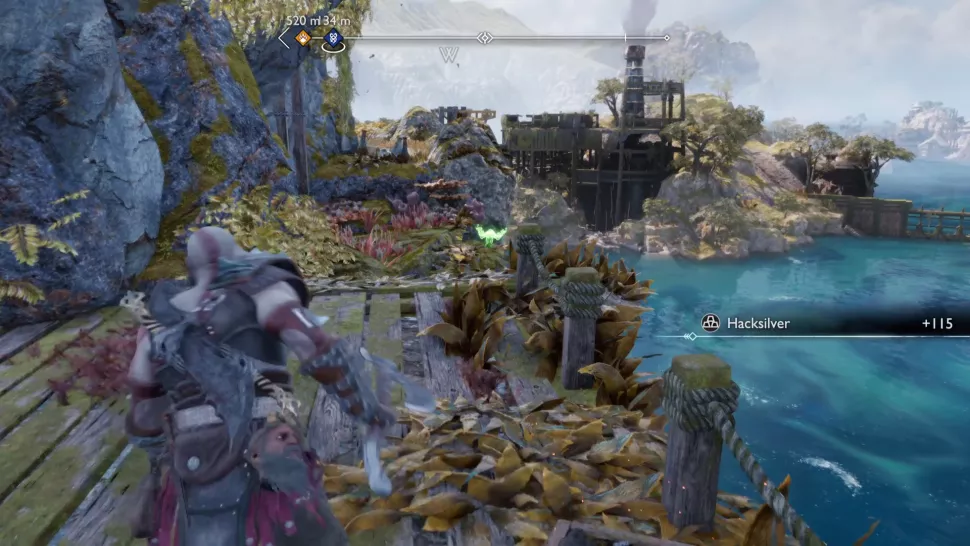The height and width of the screenshot is (546, 970).
Task: Click the center diamond indicator on the compass bar
Action: click(x=485, y=38)
